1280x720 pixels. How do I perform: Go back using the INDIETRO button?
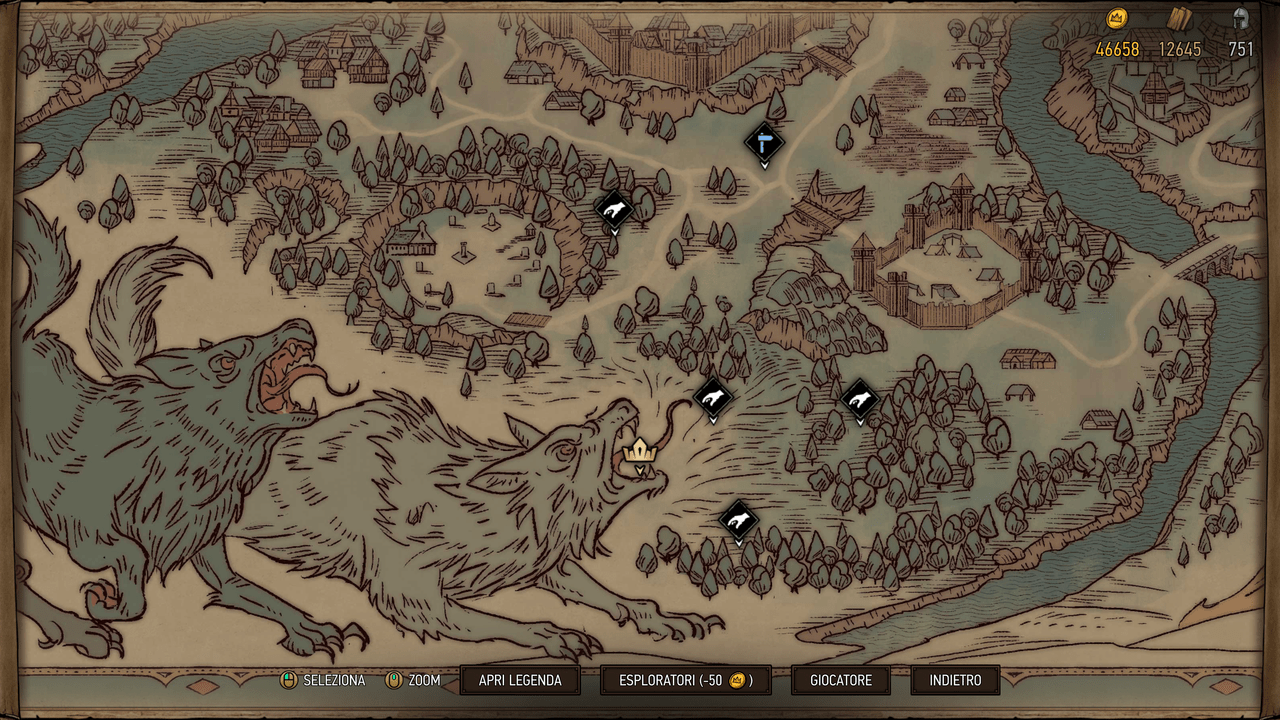[954, 680]
